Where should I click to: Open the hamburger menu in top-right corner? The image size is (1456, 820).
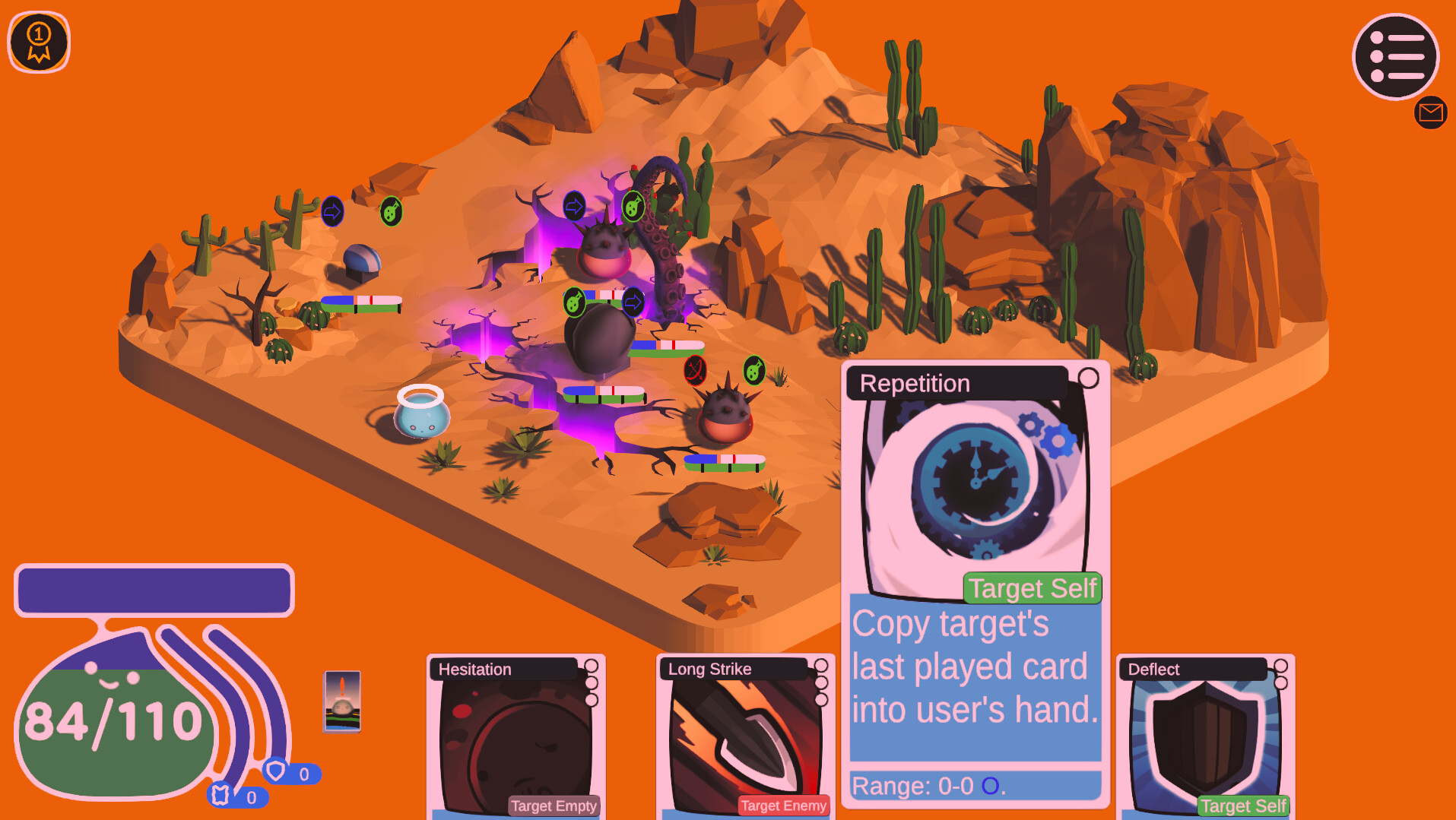(1395, 56)
